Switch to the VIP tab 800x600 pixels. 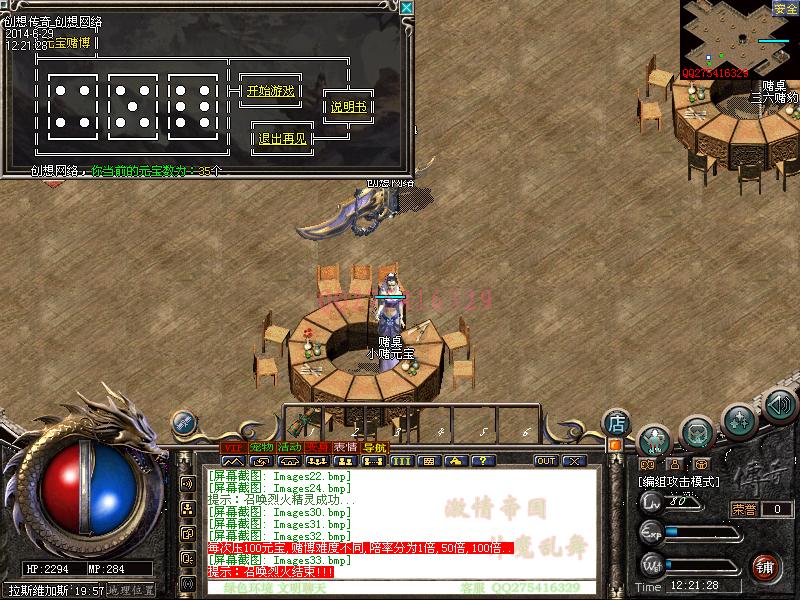[232, 447]
